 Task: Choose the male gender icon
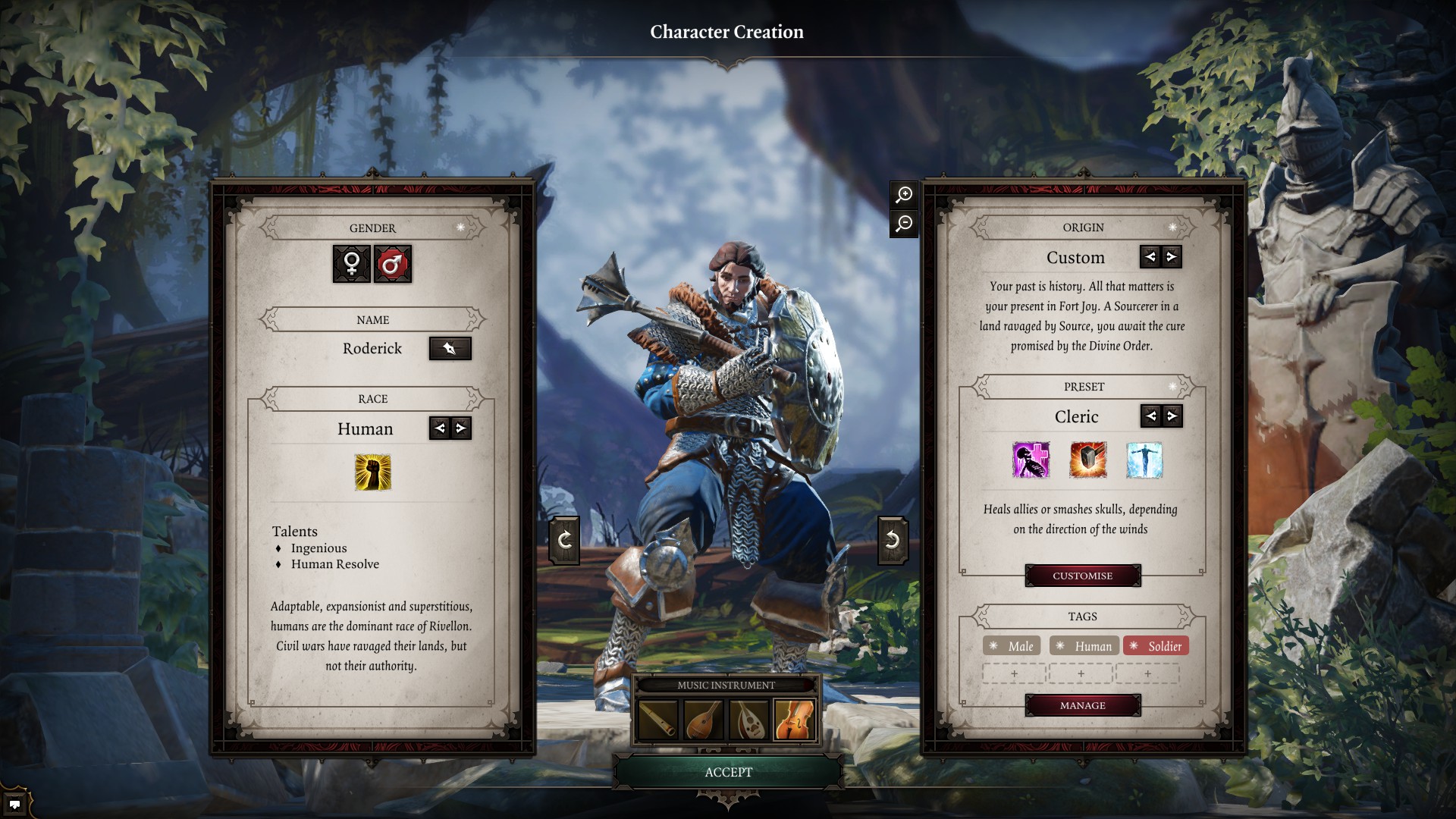(392, 264)
